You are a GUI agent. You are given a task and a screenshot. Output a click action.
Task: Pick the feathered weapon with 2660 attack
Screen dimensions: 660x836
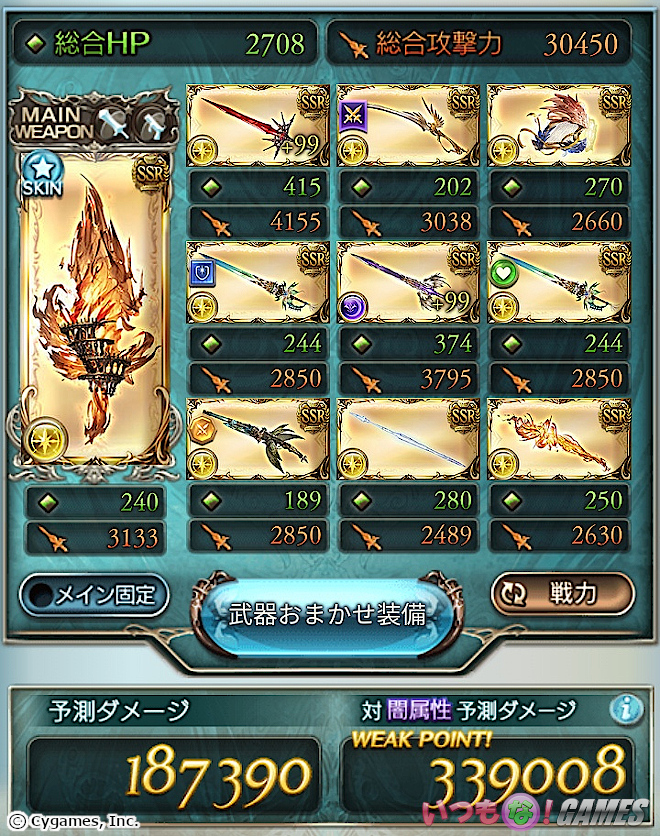[x=557, y=126]
